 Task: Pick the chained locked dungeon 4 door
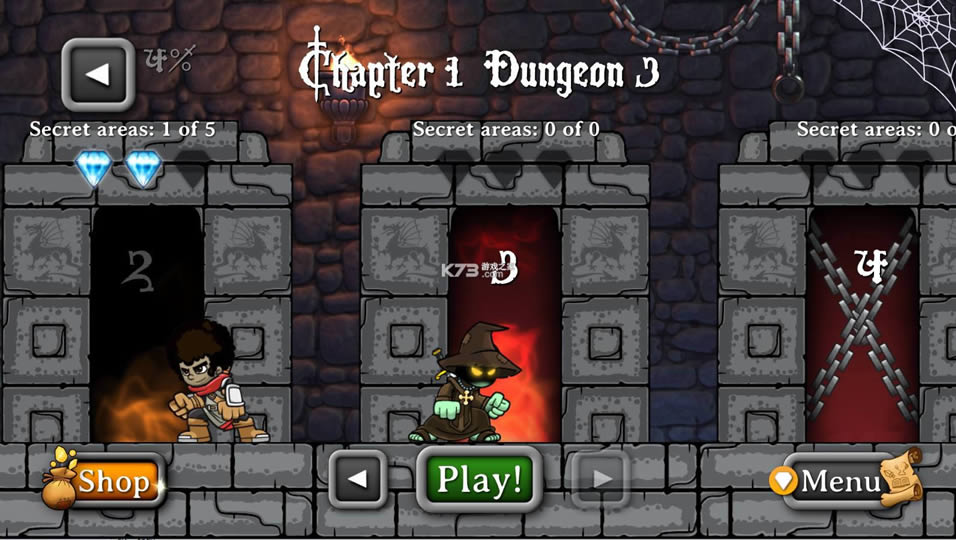tap(863, 320)
